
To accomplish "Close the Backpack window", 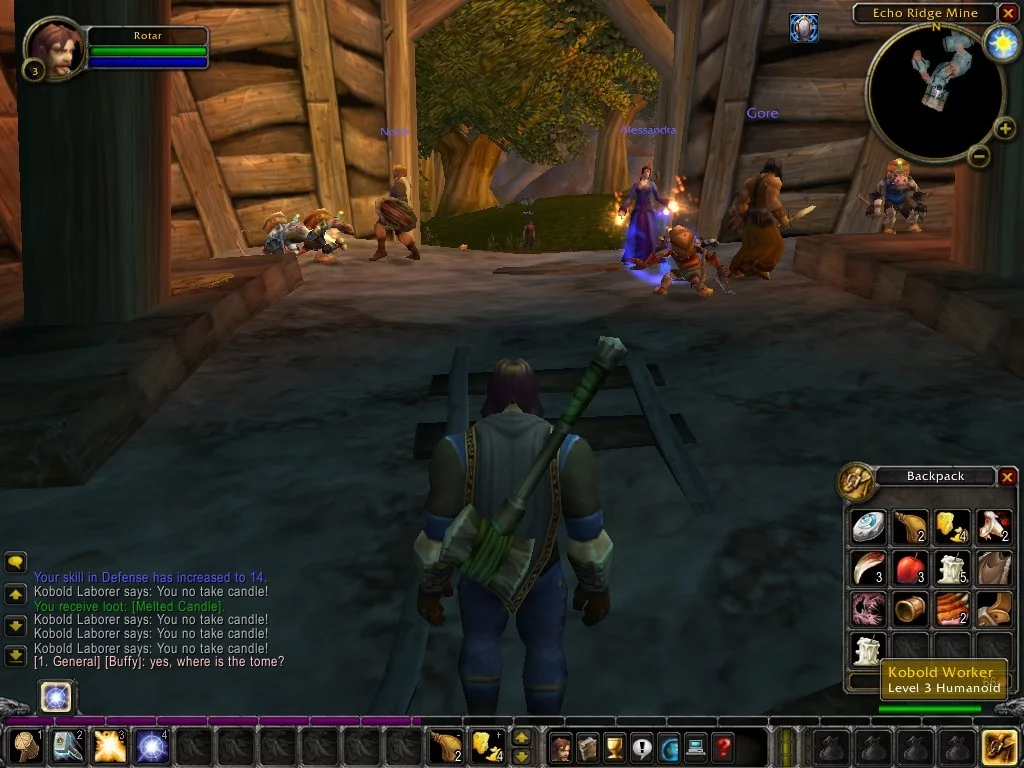I will tap(1007, 477).
